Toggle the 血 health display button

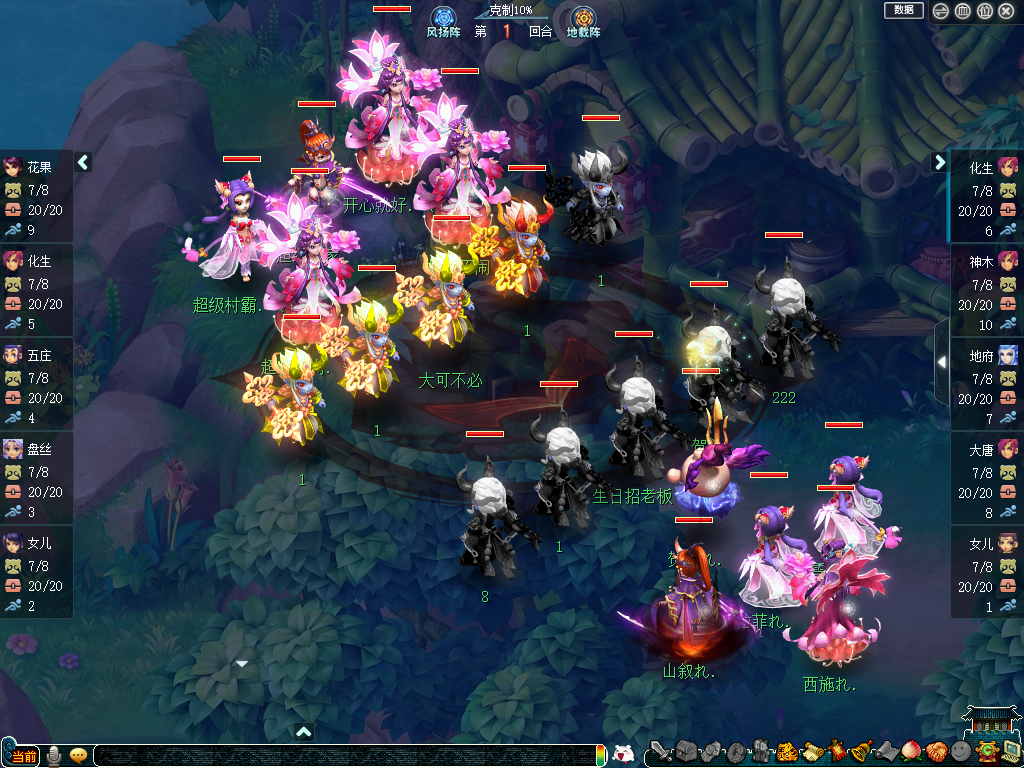(x=962, y=11)
